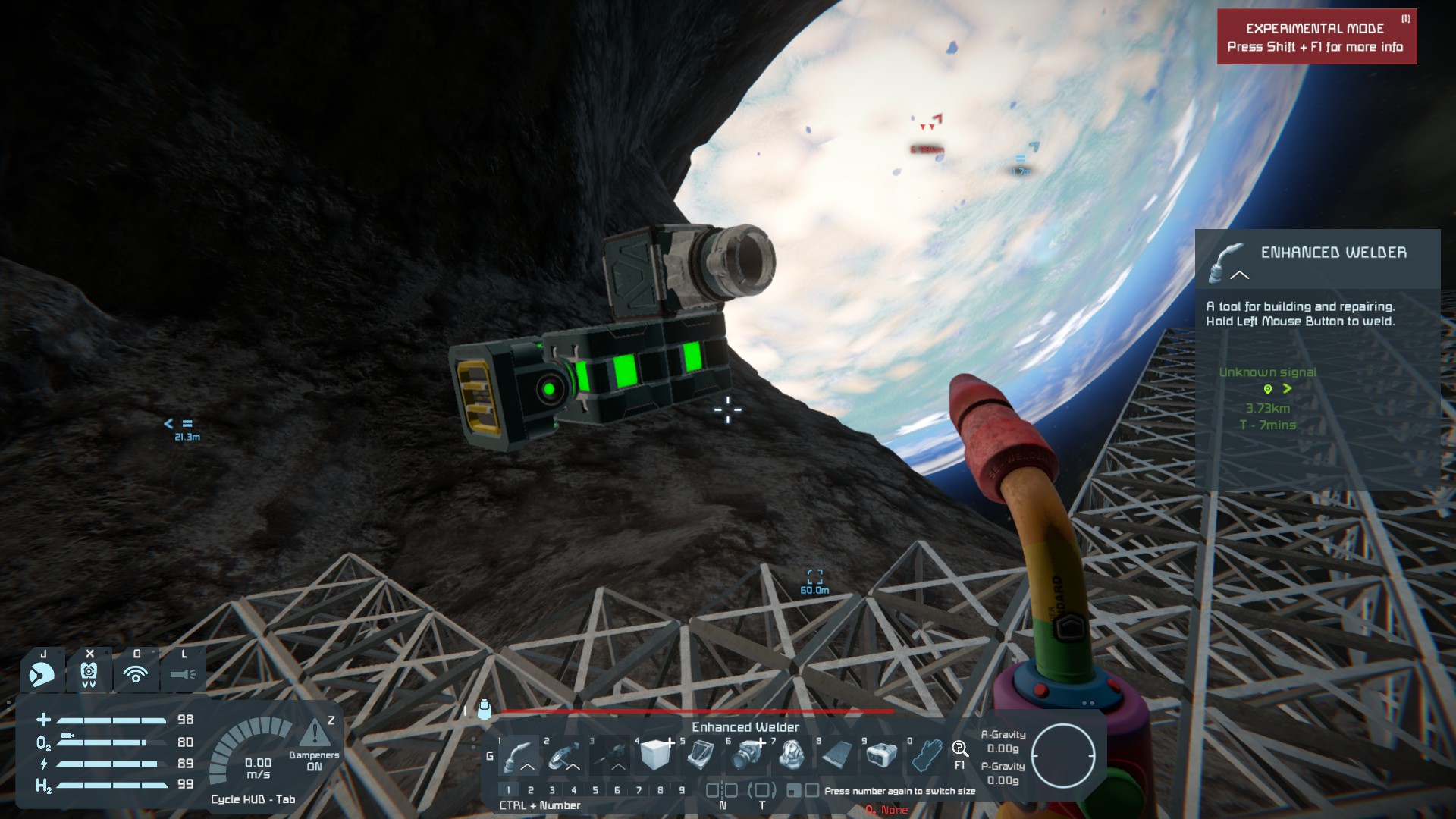This screenshot has width=1456, height=819.
Task: Open help via the magnifier question icon
Action: (960, 750)
